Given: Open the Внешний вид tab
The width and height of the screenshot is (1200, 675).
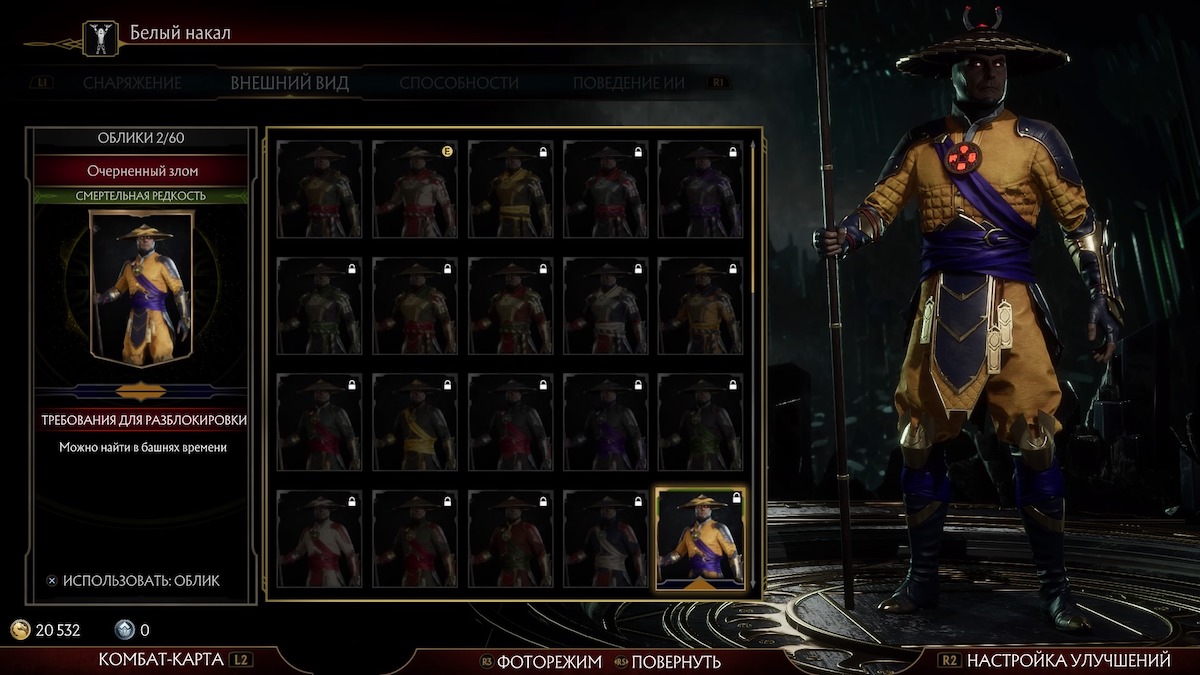Looking at the screenshot, I should [x=290, y=83].
